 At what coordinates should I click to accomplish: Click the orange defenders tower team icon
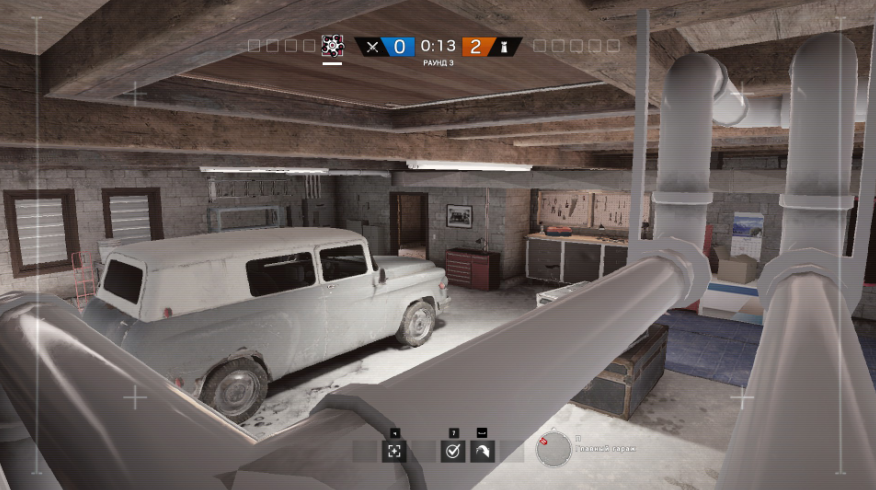[x=505, y=46]
